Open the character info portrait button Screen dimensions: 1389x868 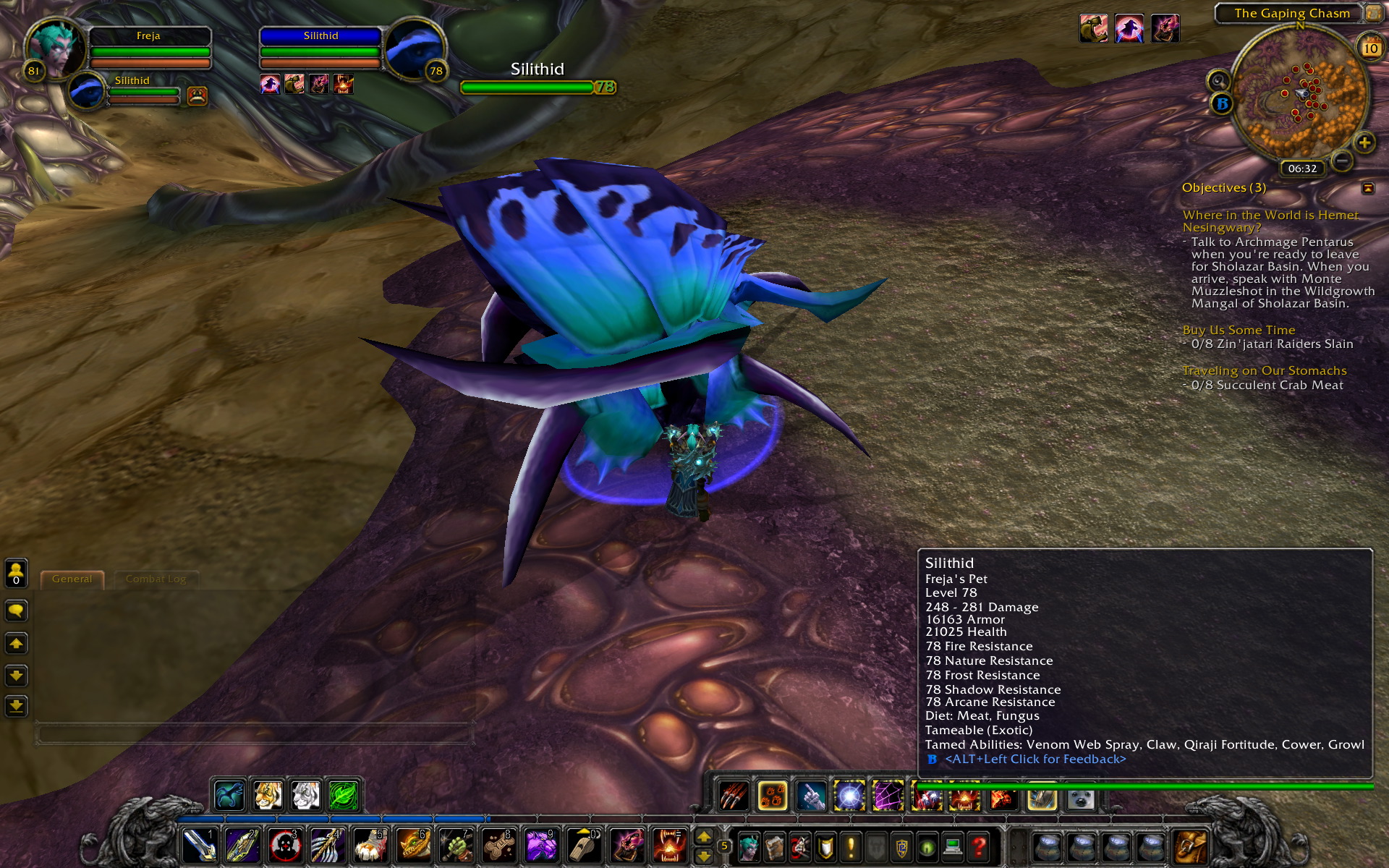coord(749,845)
